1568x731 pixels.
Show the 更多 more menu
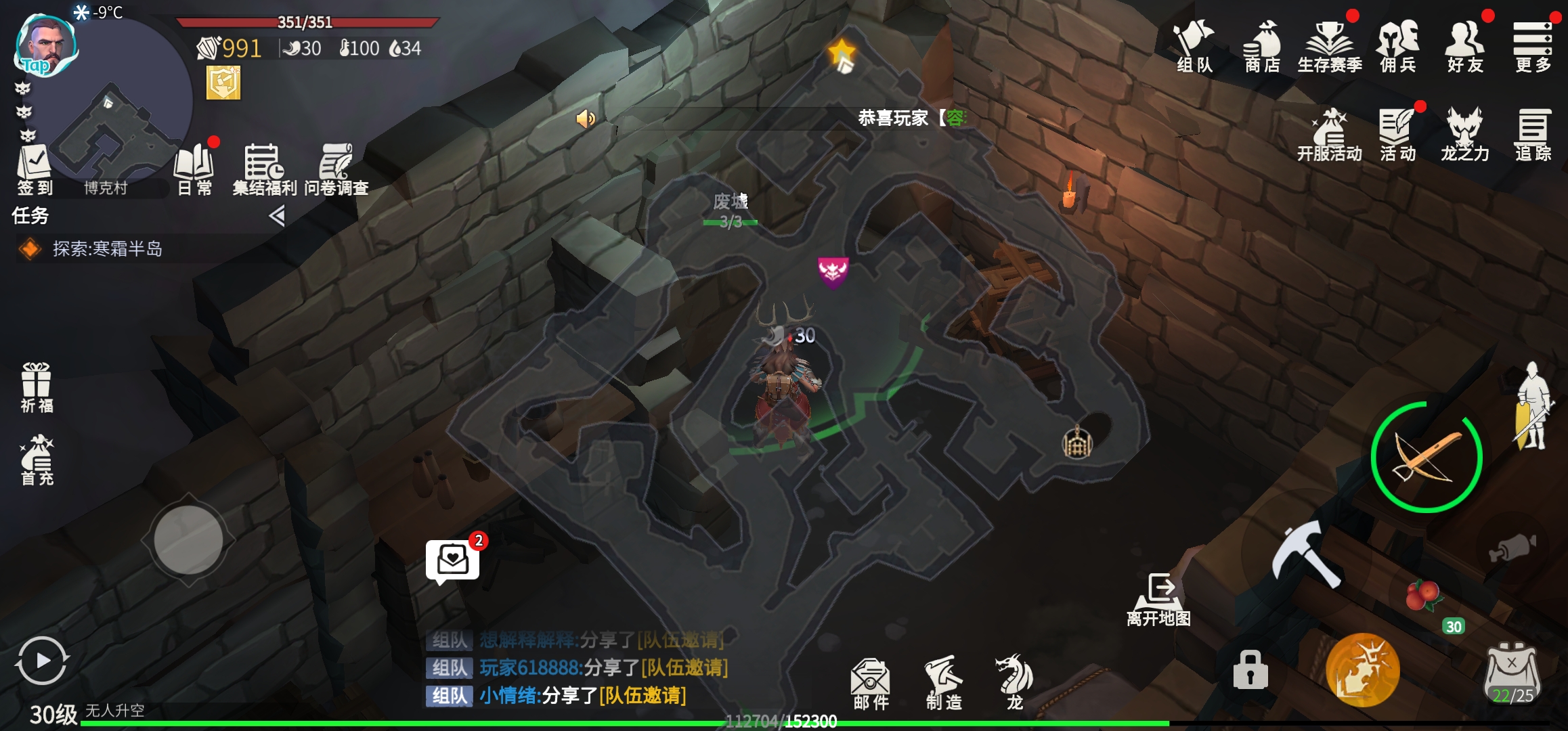coord(1533,46)
